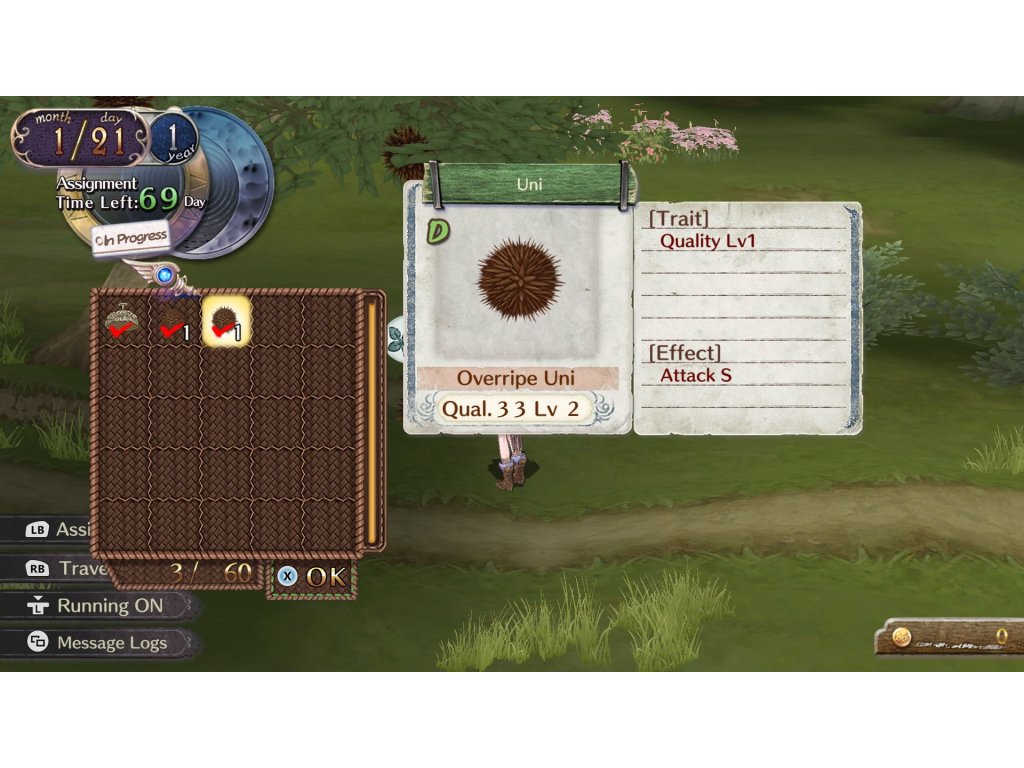
Task: Choose the unhighlighted brown uni between two items
Action: [175, 322]
